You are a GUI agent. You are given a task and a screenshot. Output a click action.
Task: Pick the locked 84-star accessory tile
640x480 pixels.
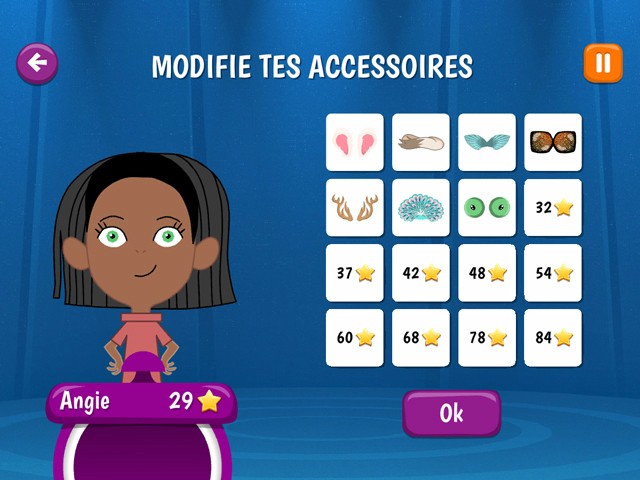pos(553,338)
